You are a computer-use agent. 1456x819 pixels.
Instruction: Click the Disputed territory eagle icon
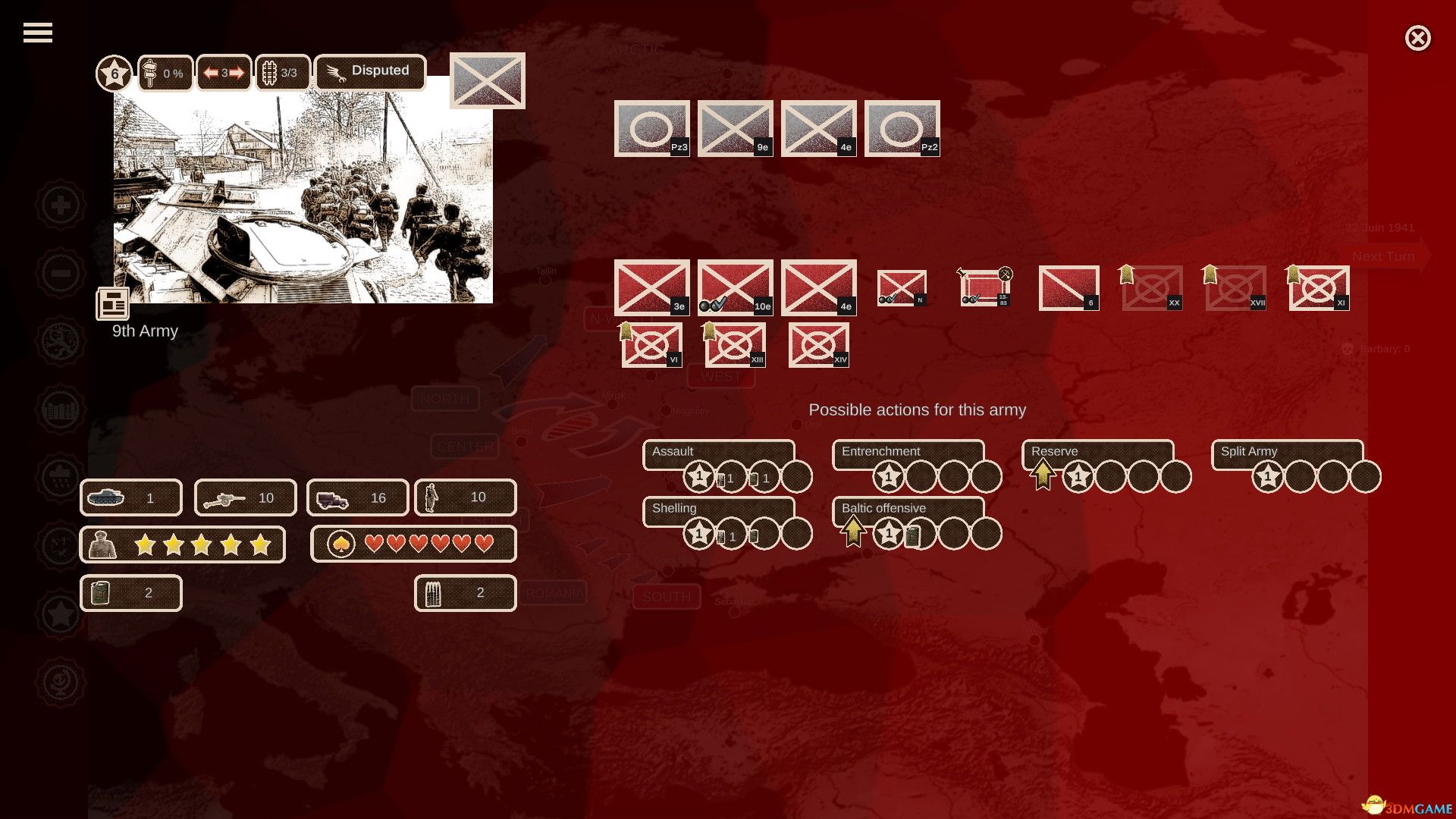coord(336,71)
